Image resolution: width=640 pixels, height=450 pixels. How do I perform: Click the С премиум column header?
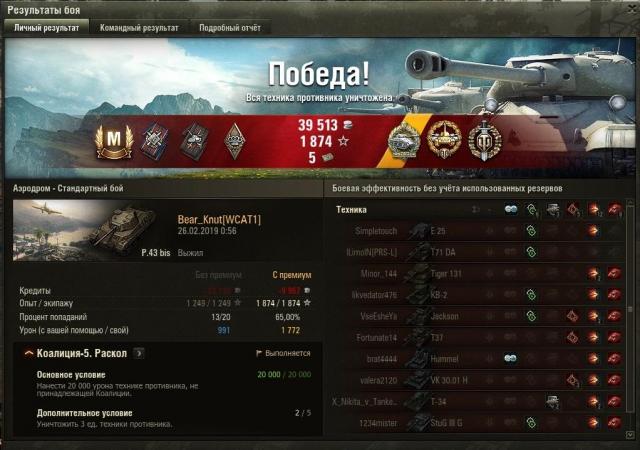291,275
